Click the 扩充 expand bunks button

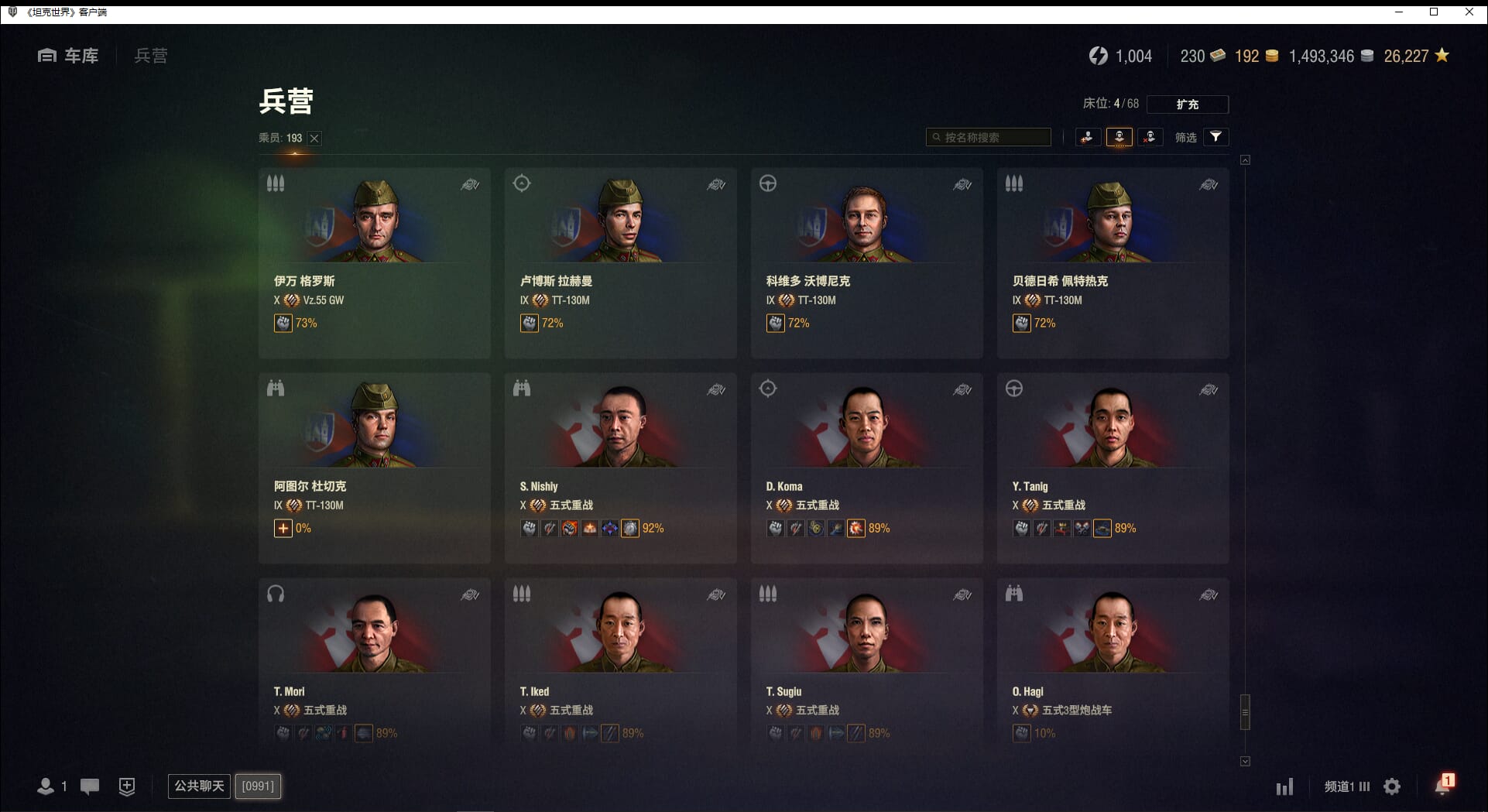click(1187, 104)
